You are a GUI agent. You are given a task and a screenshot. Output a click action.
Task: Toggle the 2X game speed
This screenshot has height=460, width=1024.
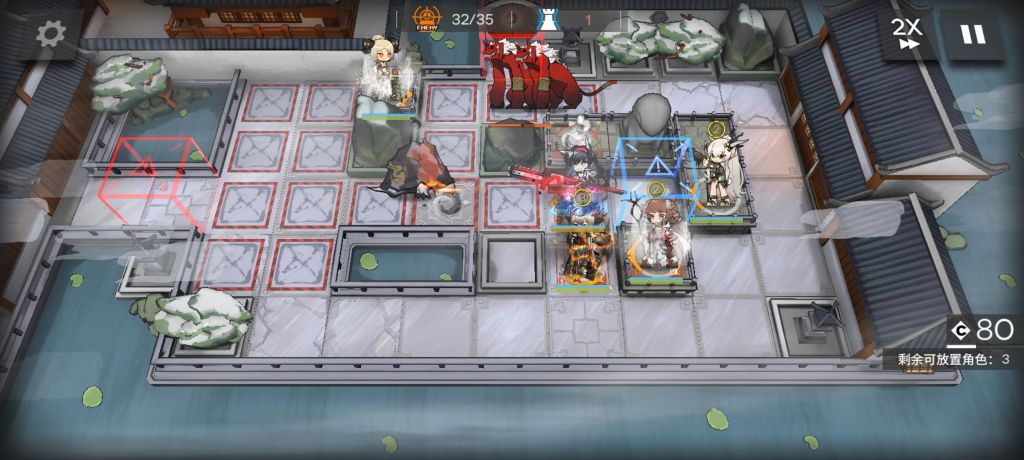coord(909,34)
